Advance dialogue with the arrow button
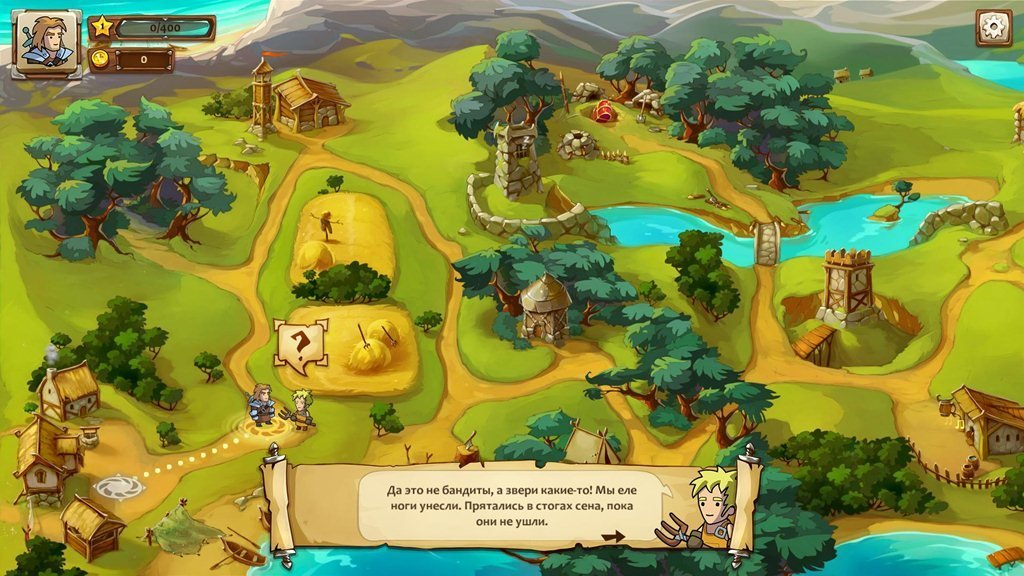Screen dimensions: 1024x576 pos(613,537)
